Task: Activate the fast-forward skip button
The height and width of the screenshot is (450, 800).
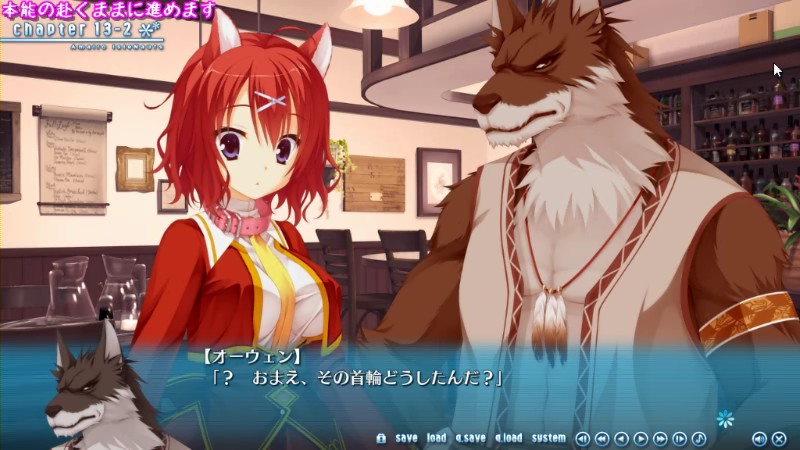Action: tap(660, 438)
